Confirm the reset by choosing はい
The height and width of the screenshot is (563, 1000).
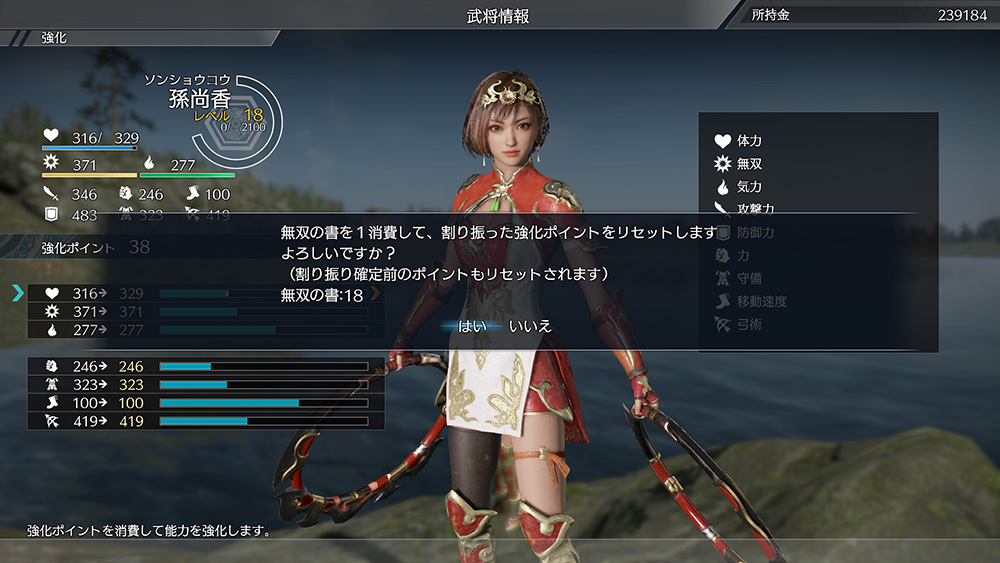pos(472,326)
